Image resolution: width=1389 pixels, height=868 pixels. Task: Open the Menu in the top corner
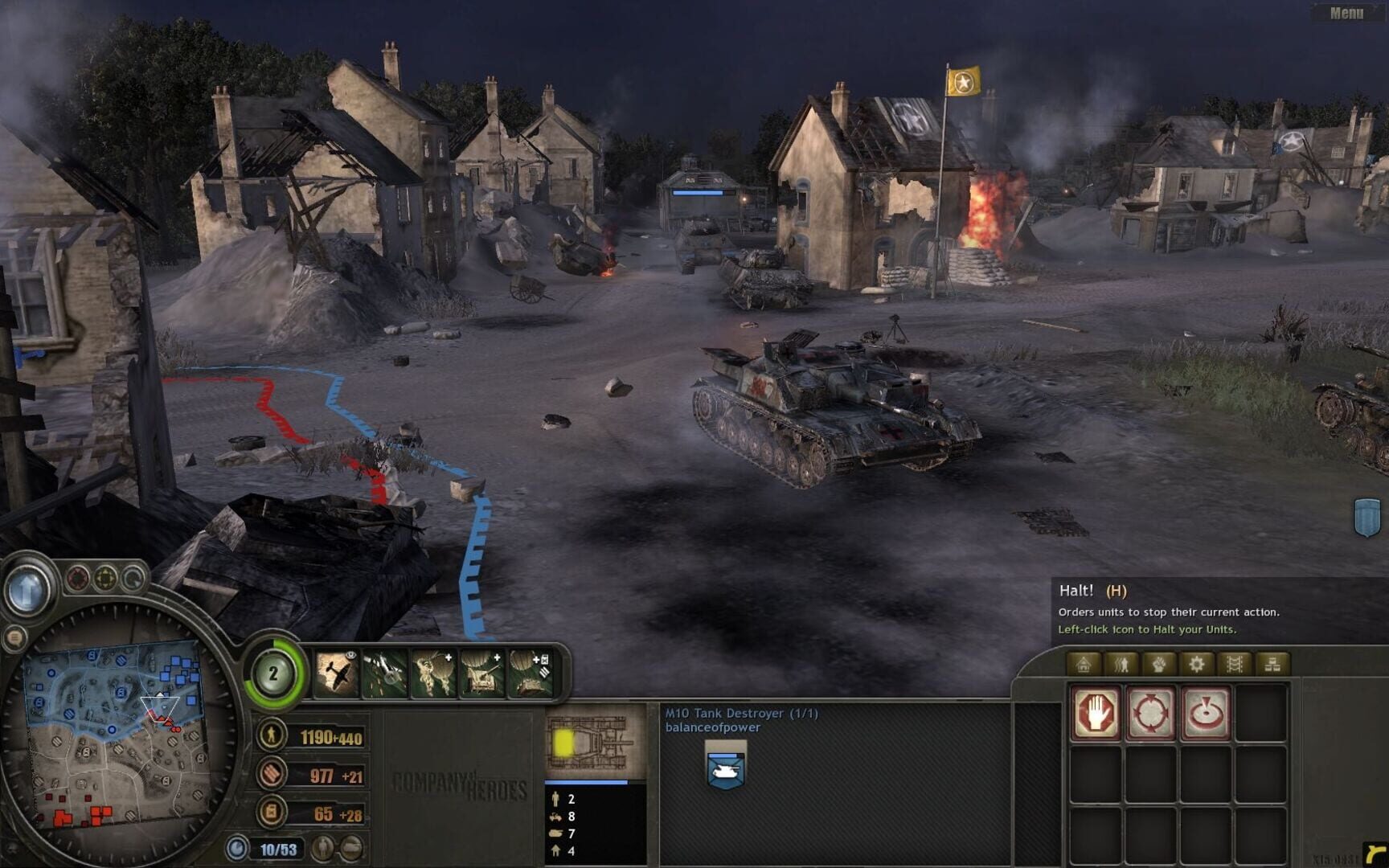[x=1346, y=13]
